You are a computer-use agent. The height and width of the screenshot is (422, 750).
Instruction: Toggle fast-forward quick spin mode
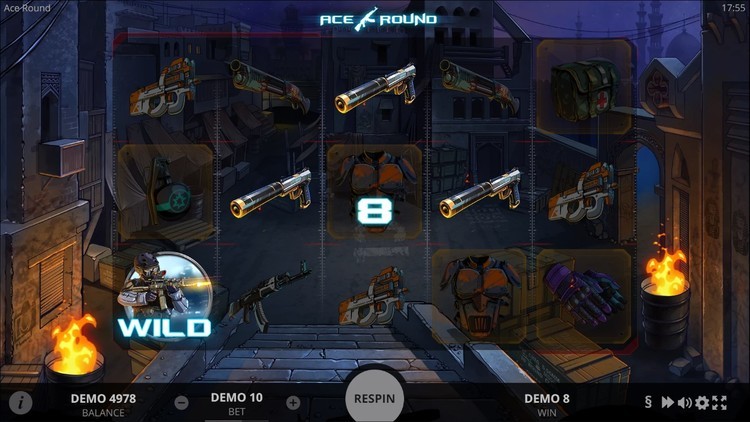(666, 403)
